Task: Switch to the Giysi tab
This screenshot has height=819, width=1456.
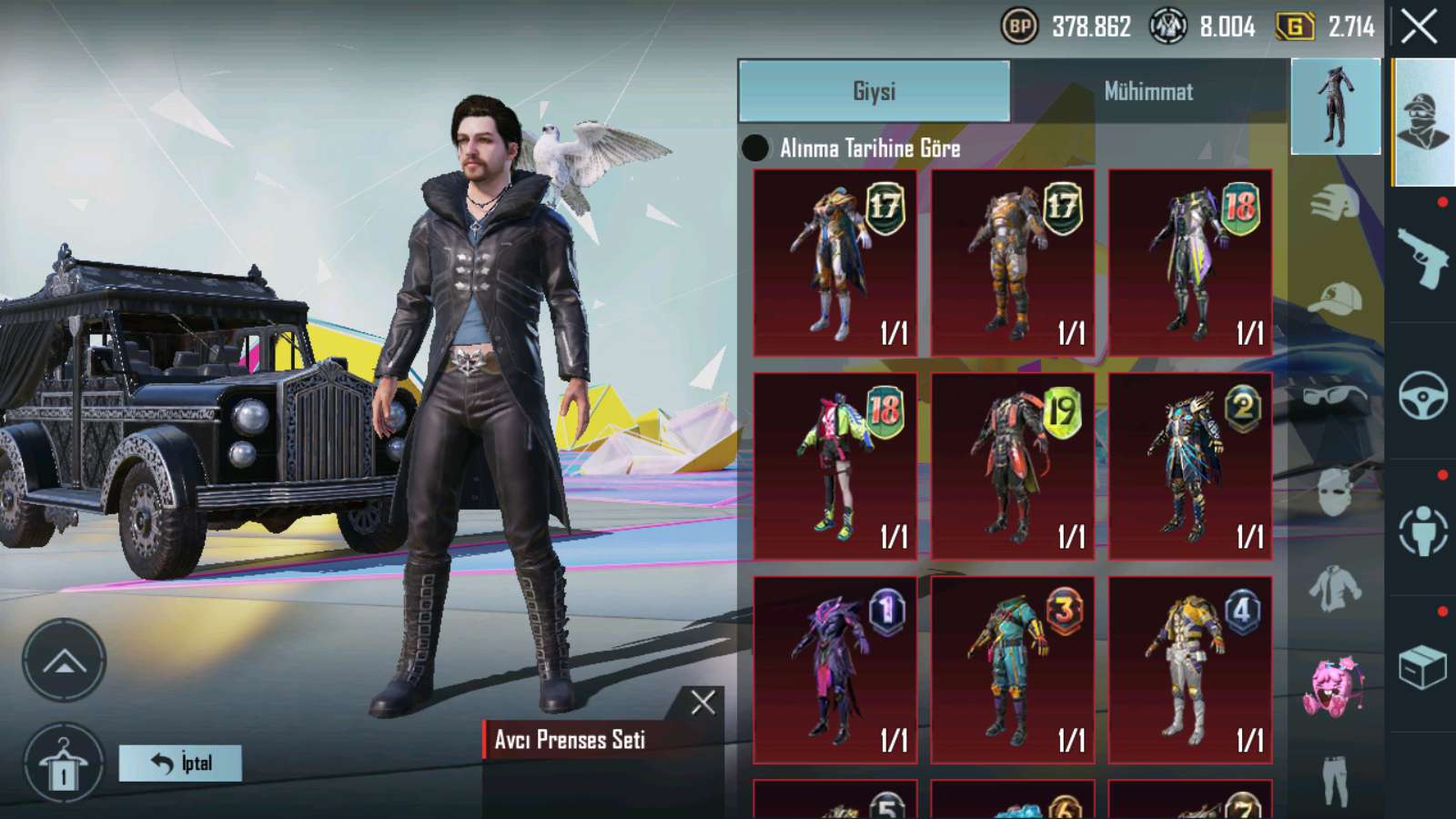Action: [874, 91]
